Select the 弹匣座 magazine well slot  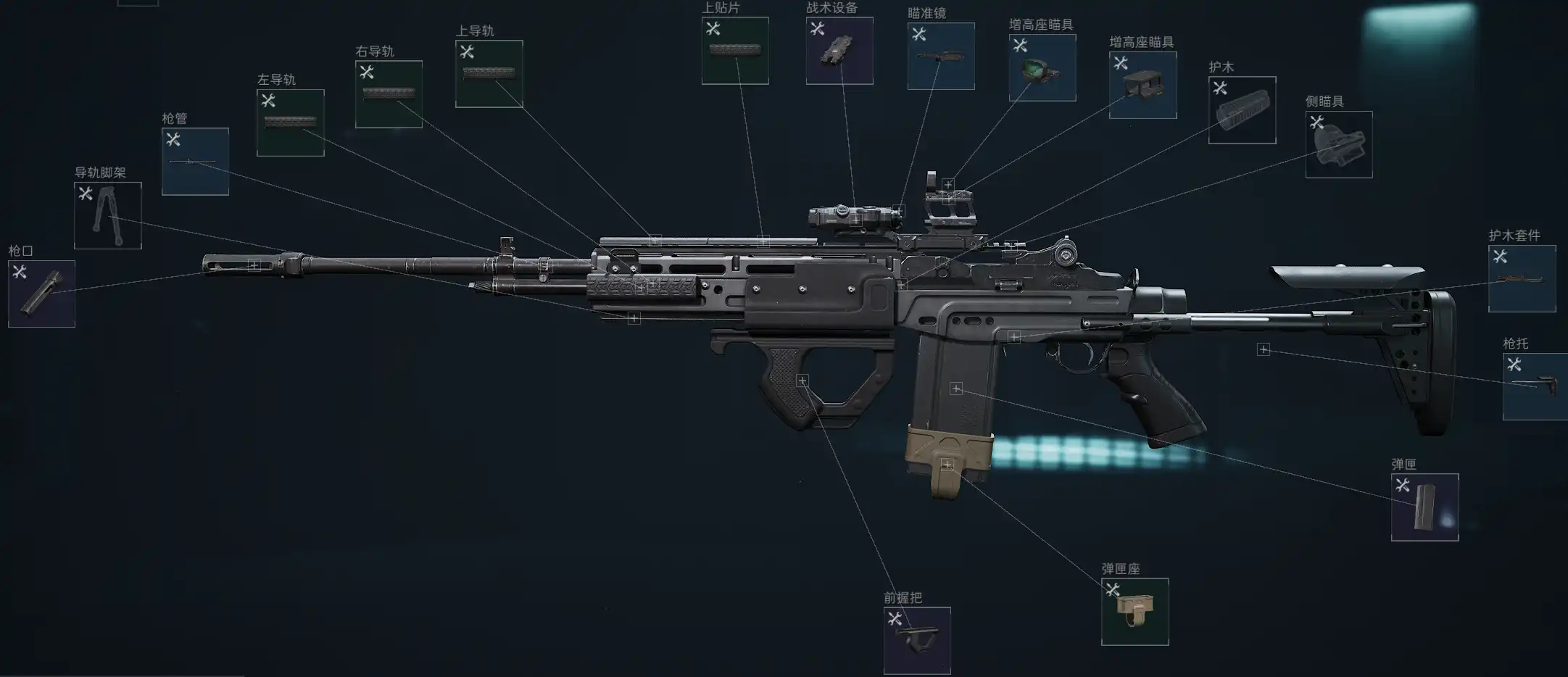(1134, 612)
